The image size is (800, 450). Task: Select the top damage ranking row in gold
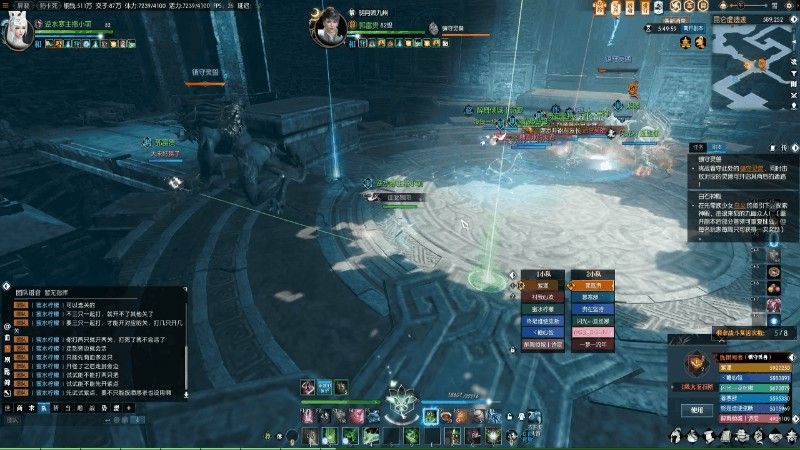click(740, 369)
